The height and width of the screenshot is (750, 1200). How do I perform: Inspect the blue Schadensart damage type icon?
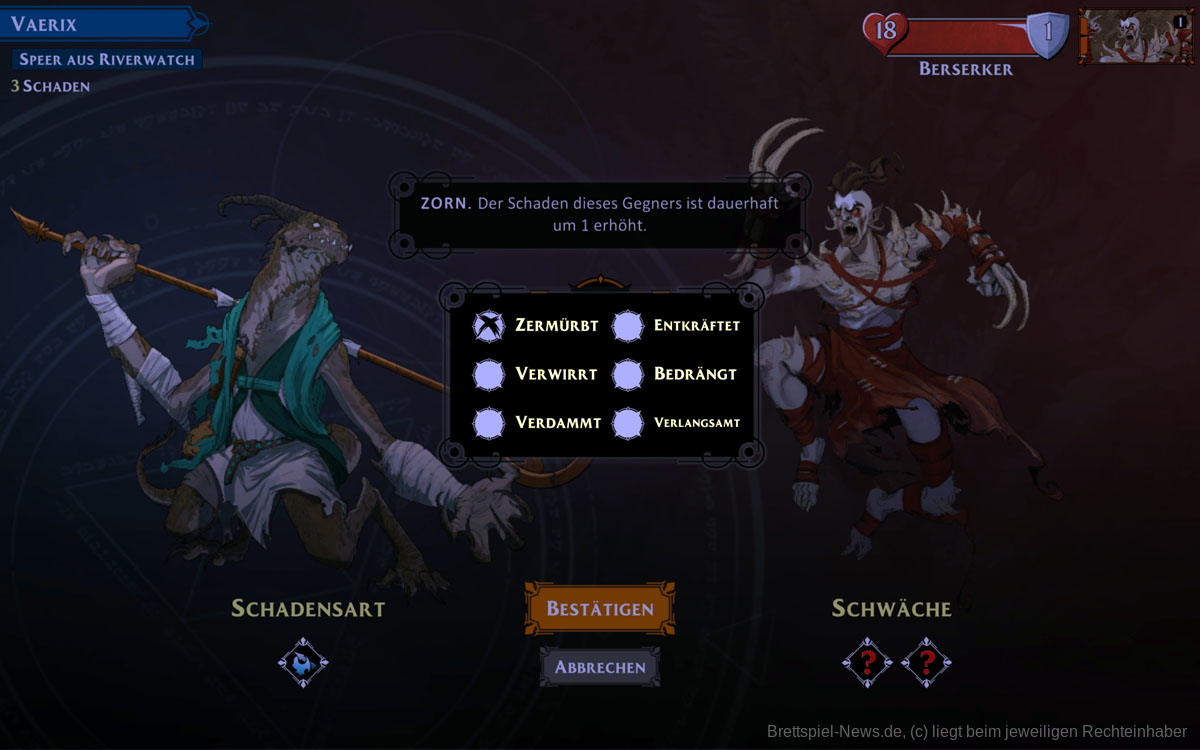(x=302, y=662)
